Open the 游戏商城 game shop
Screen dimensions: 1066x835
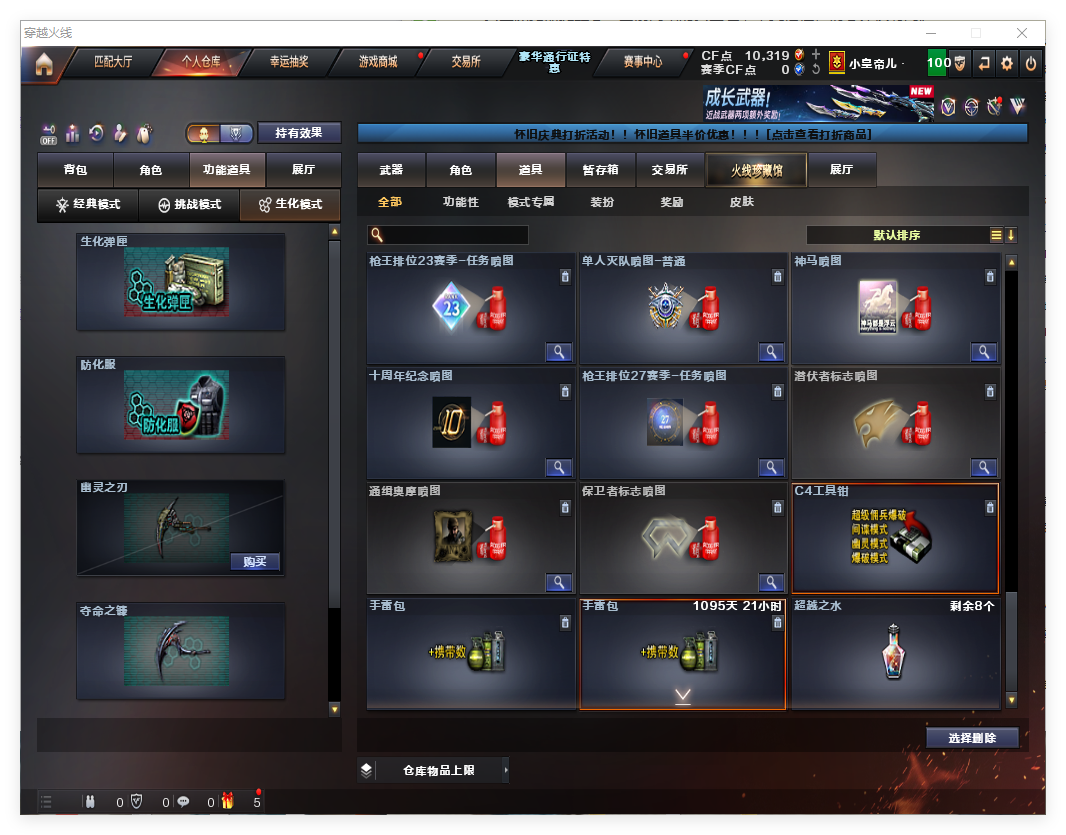[x=378, y=62]
